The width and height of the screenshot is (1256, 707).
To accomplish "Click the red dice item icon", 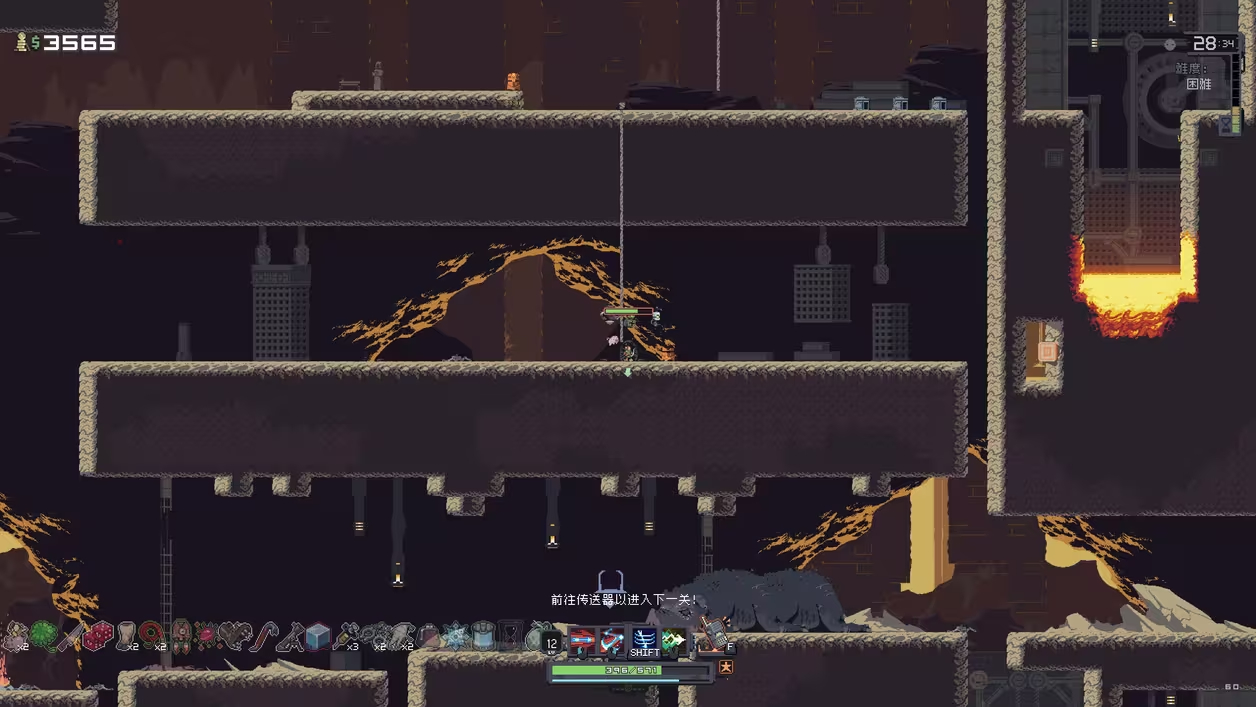I will [x=98, y=636].
